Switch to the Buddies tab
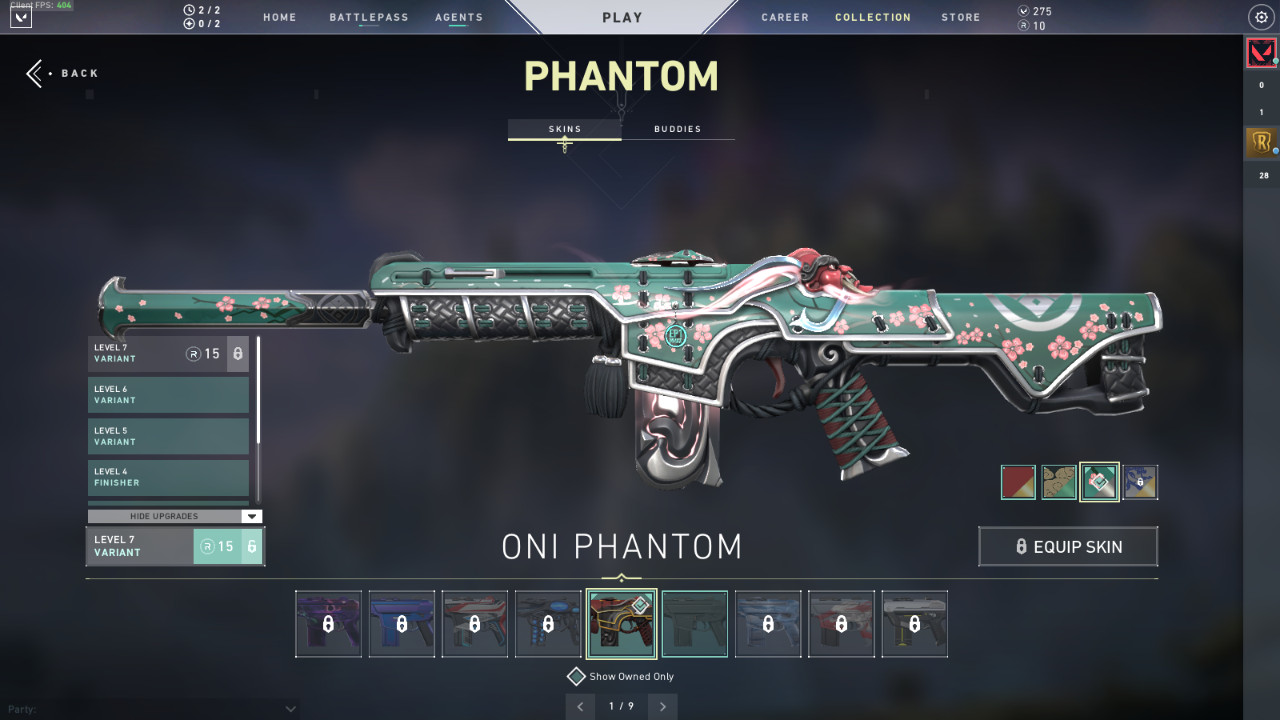This screenshot has height=720, width=1280. click(677, 129)
